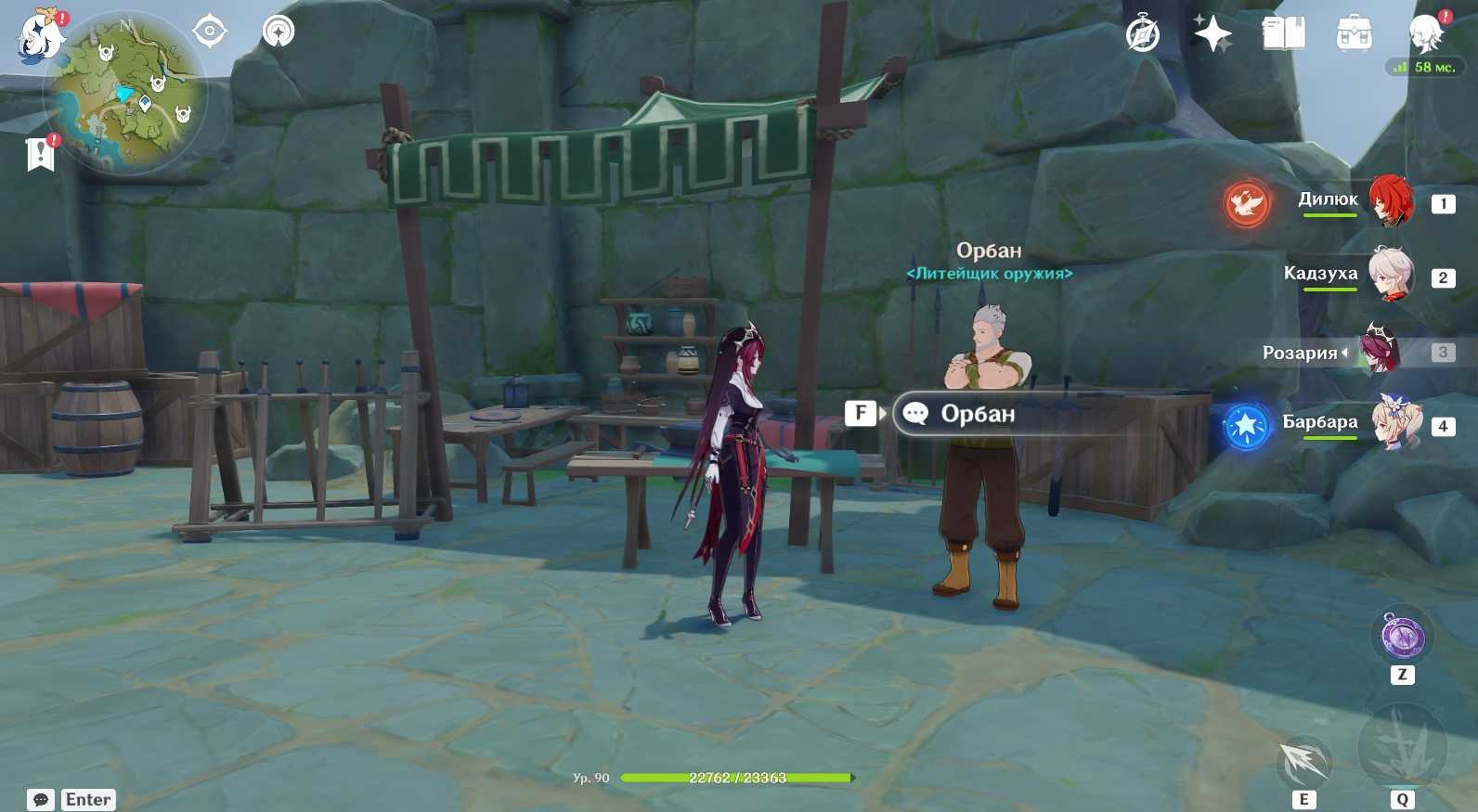
Task: Open the bookmark event notice icon
Action: [x=41, y=154]
